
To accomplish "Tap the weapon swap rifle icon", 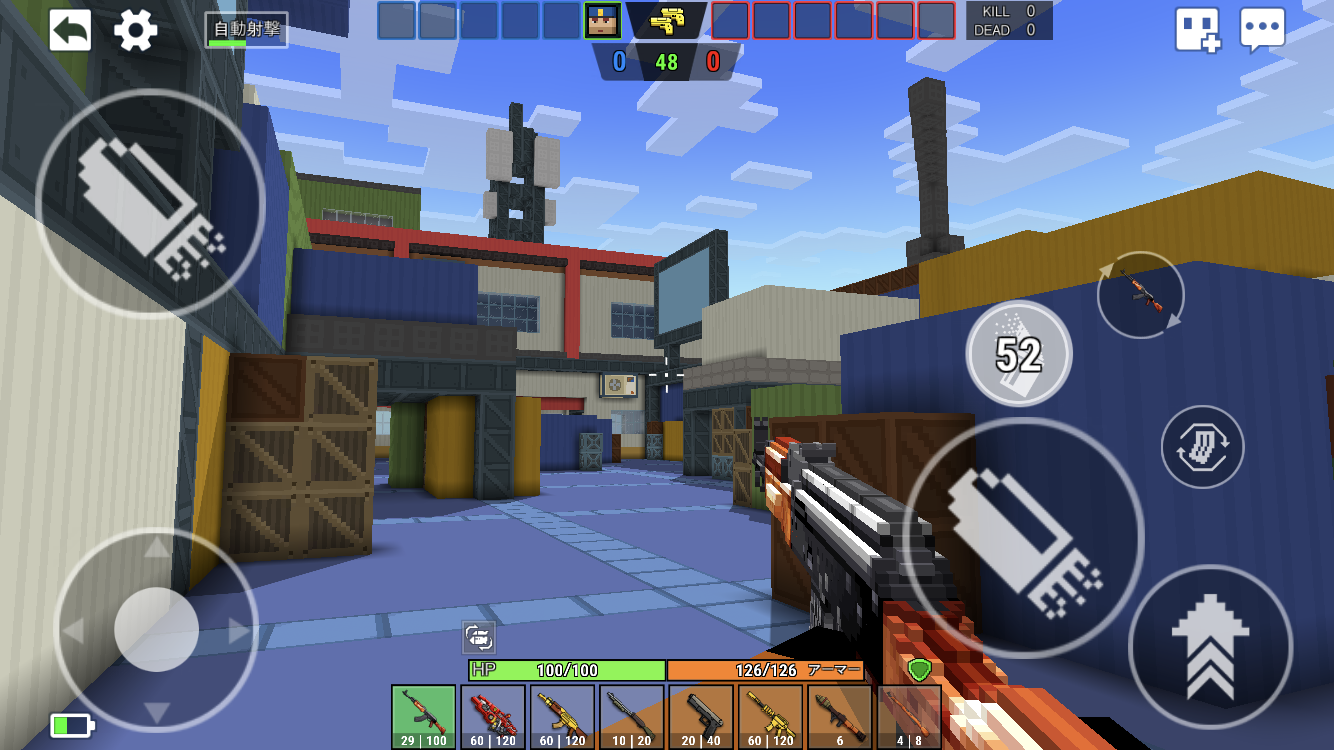I will (x=1140, y=295).
